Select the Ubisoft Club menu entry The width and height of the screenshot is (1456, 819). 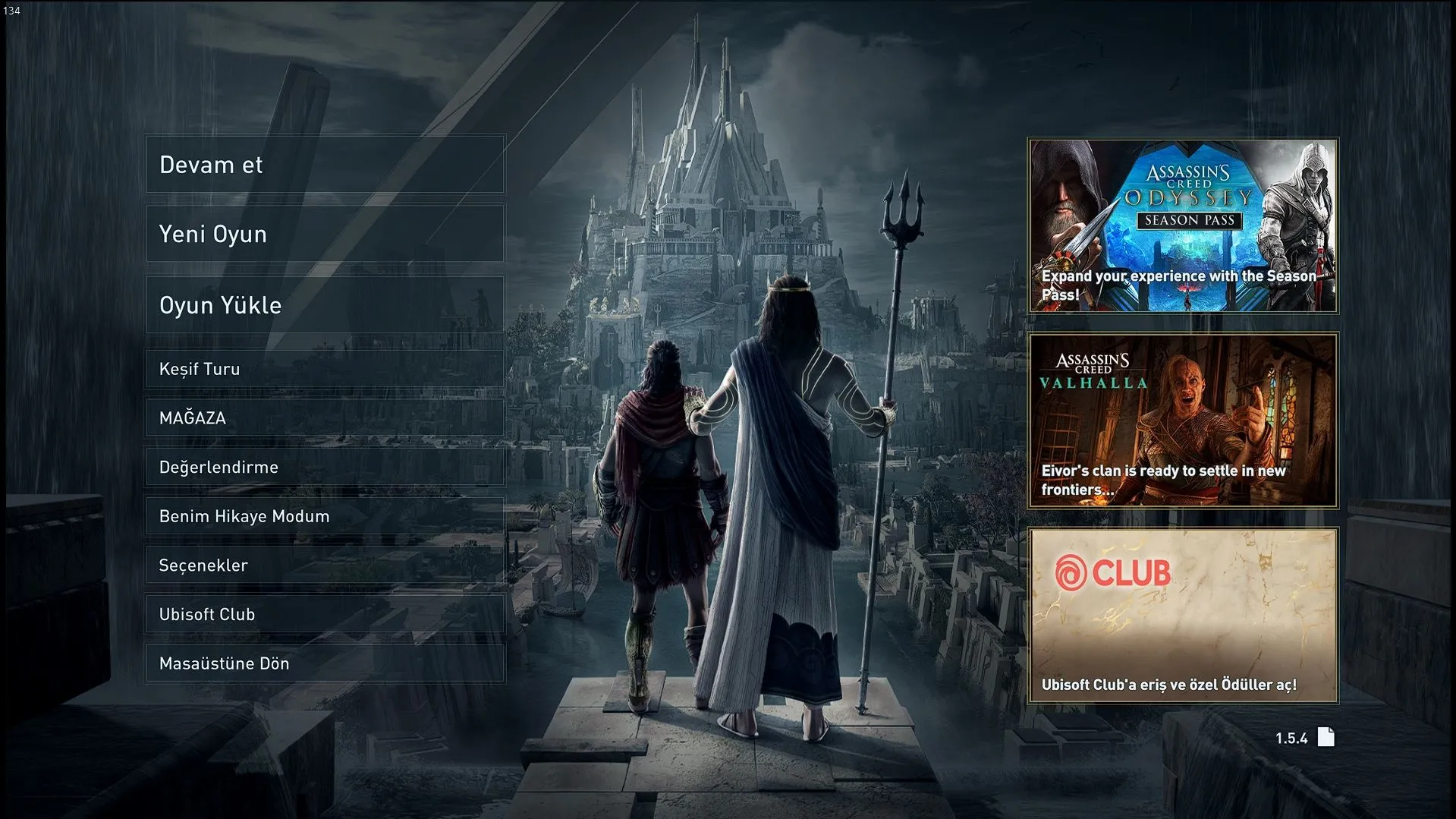click(x=325, y=614)
